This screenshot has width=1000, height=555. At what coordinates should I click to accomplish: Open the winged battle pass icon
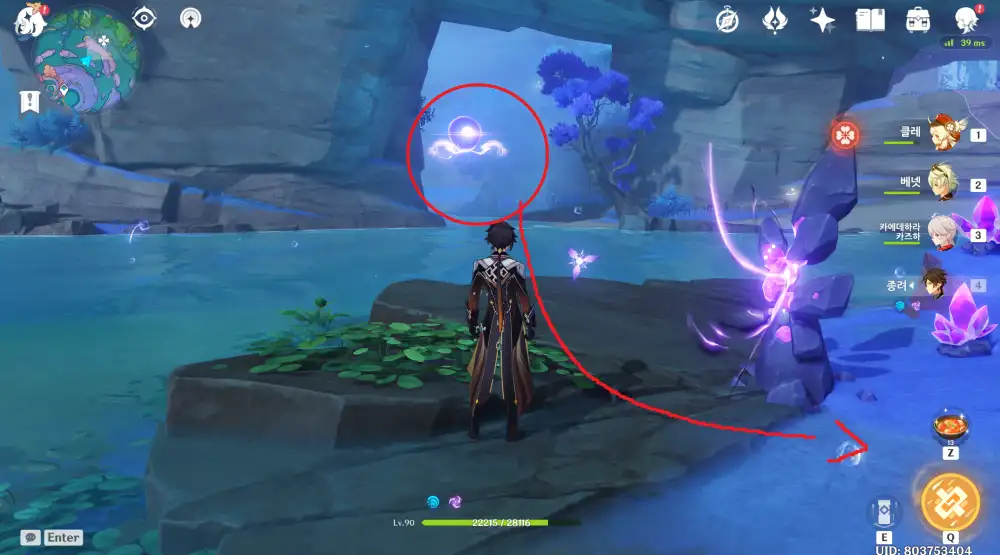tap(776, 20)
